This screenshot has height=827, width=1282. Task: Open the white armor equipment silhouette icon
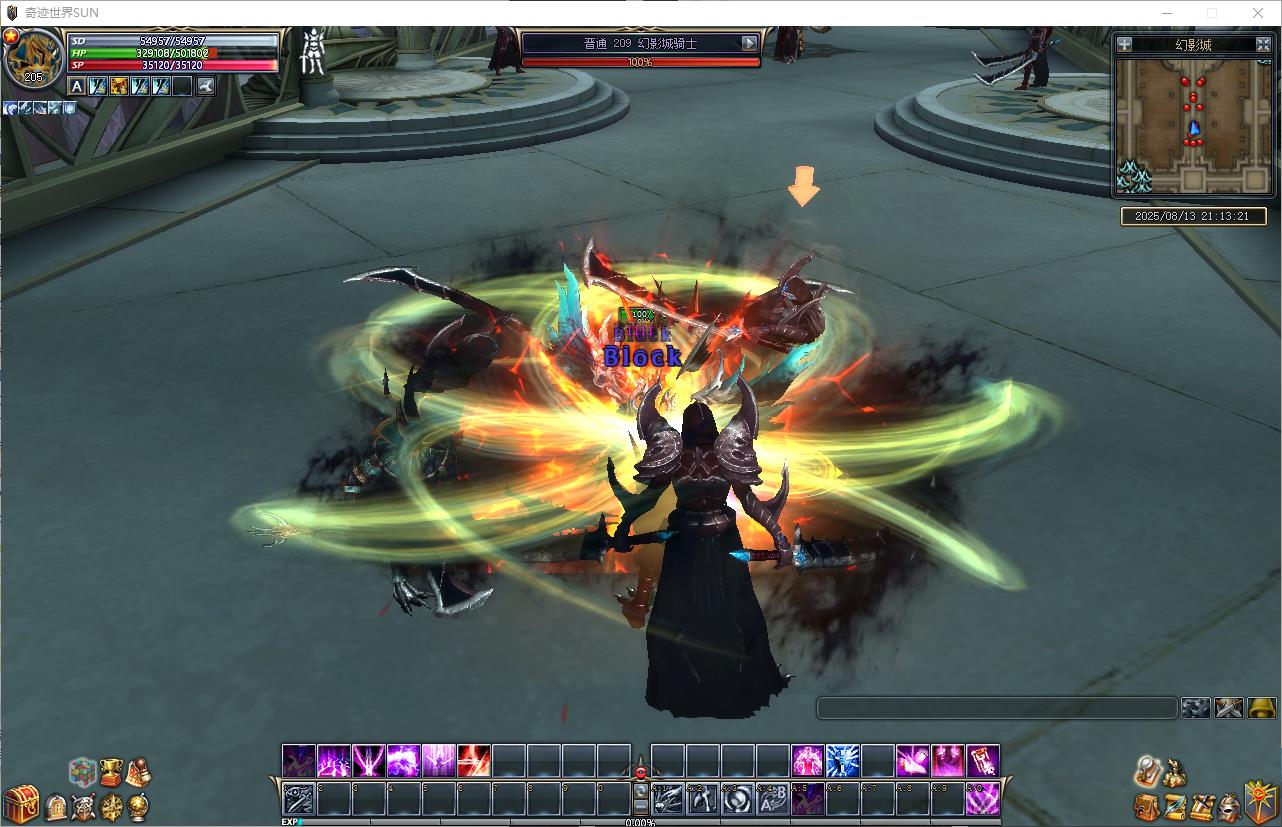[x=313, y=52]
